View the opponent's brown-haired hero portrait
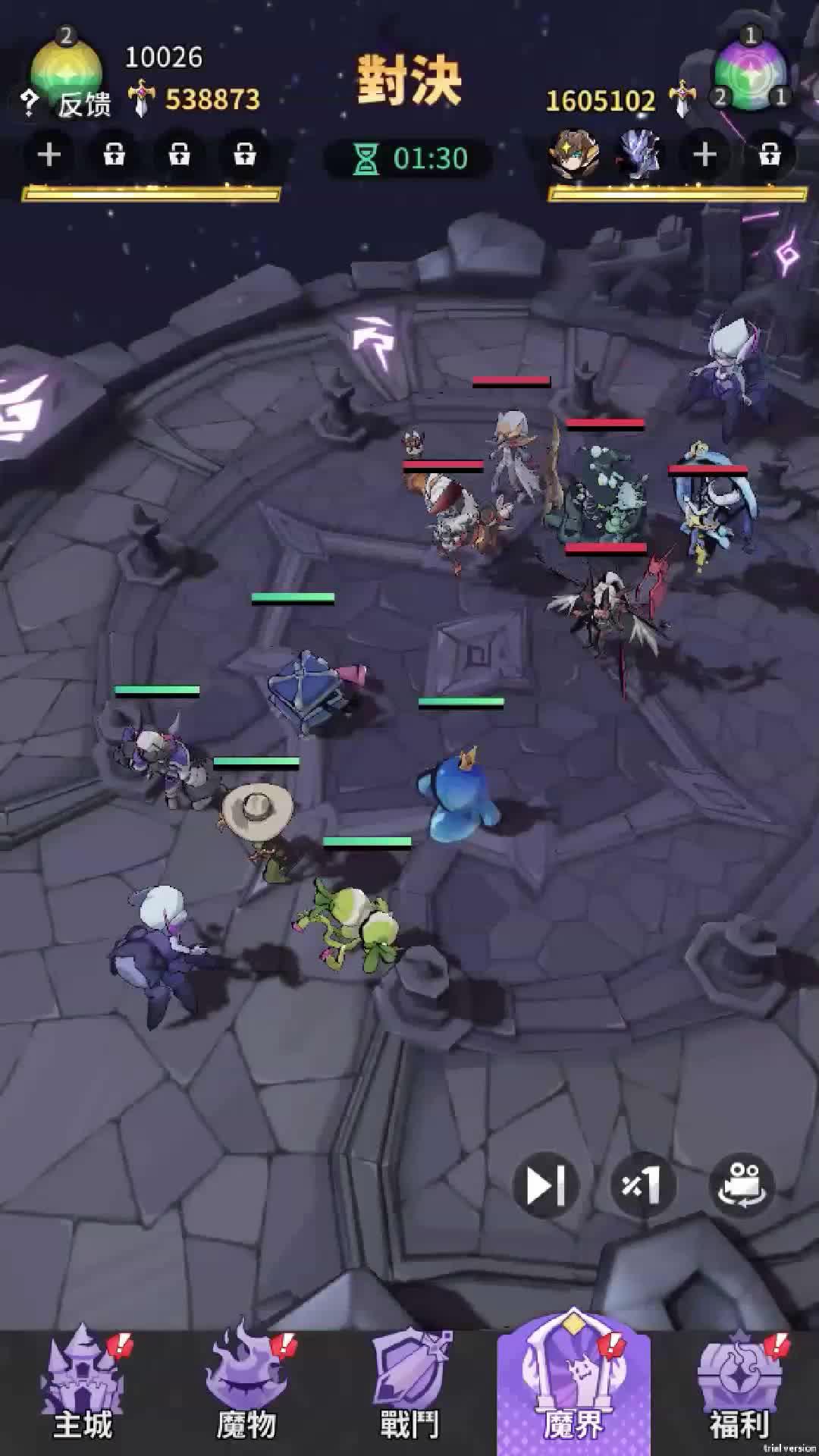819x1456 pixels. (574, 154)
